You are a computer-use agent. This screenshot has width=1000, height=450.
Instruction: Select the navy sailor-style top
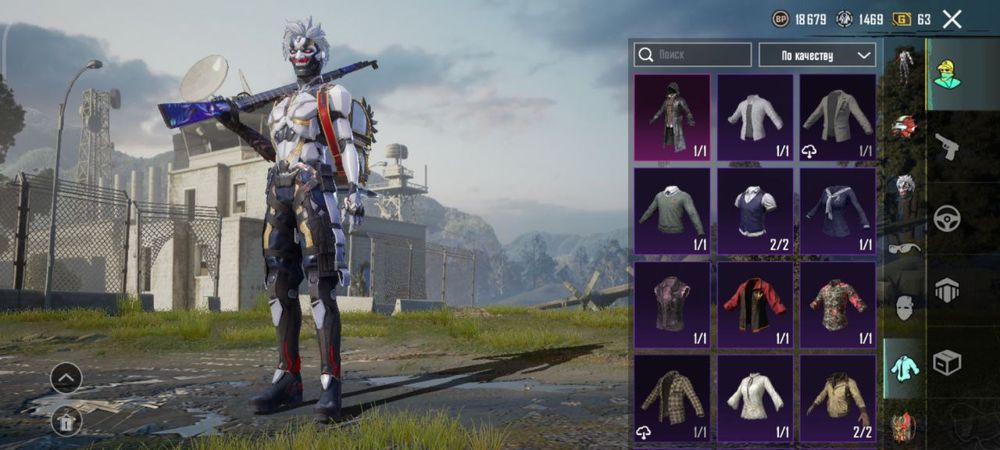838,211
